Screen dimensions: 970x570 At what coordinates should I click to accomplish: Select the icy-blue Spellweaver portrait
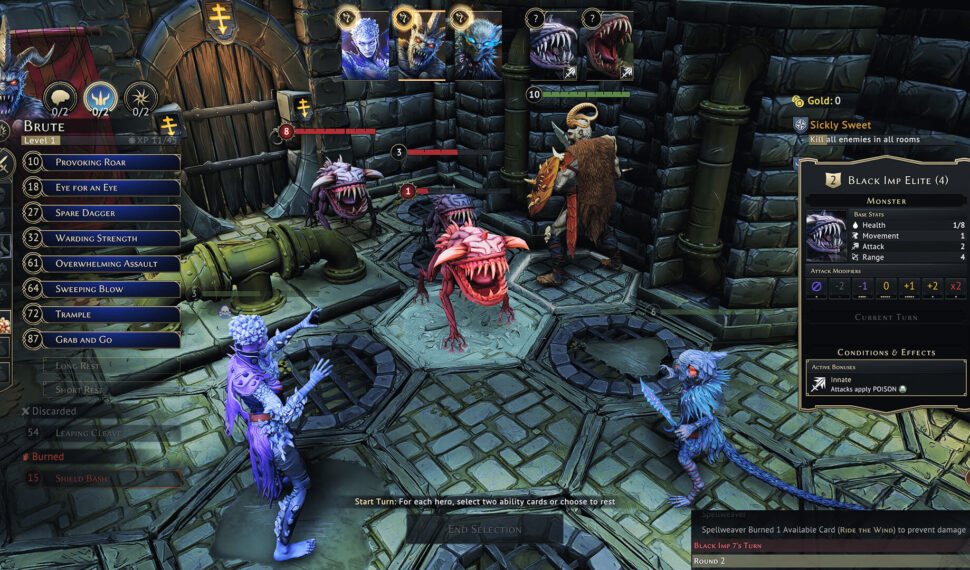click(x=365, y=46)
